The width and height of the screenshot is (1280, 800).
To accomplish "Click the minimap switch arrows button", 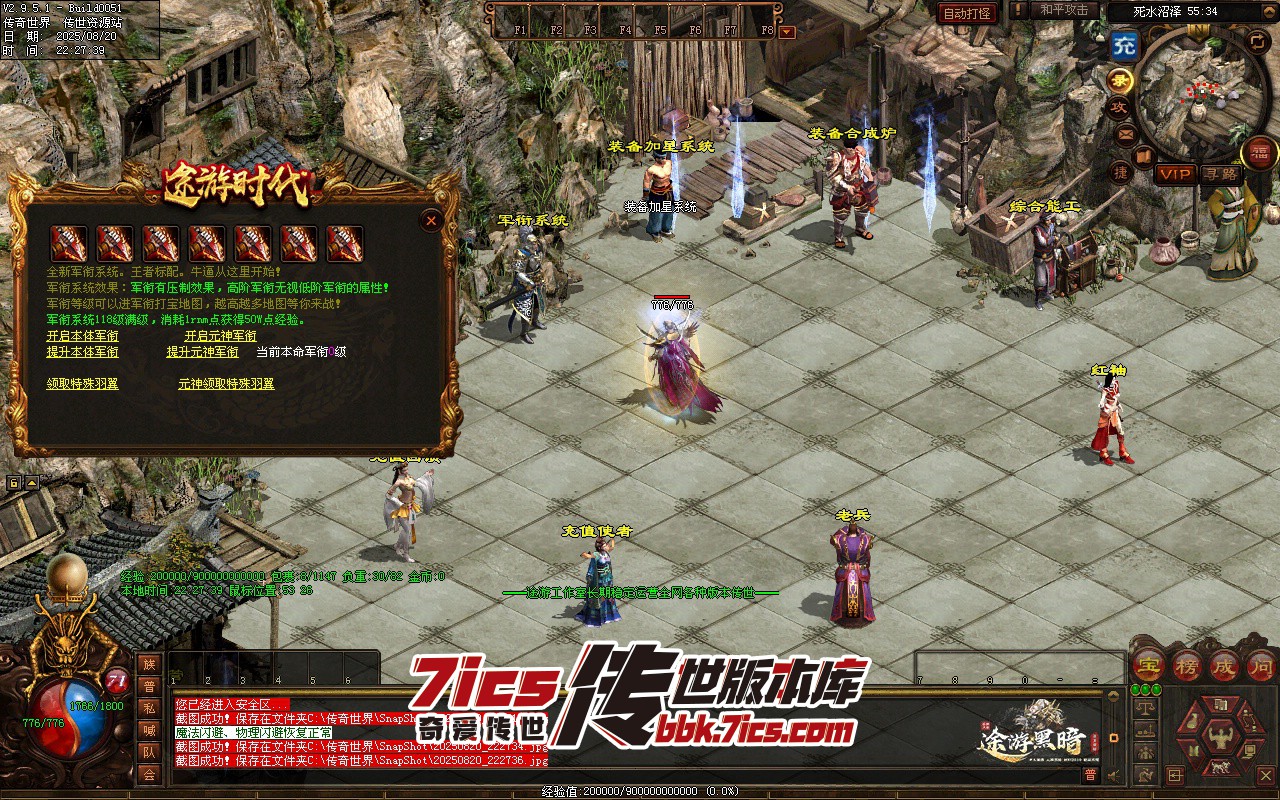I will (1258, 41).
